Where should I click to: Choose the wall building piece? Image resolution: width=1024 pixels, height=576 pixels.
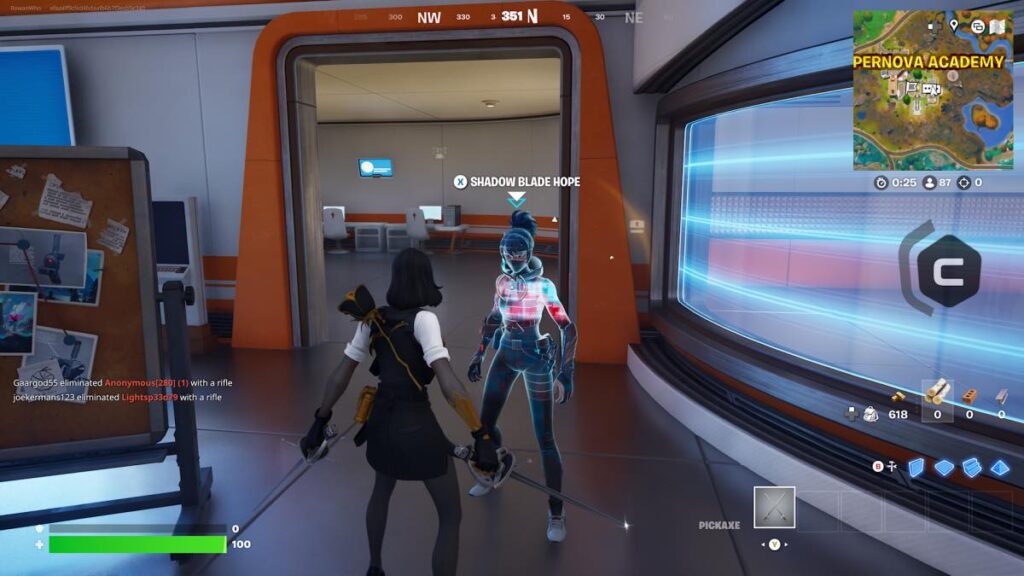916,467
